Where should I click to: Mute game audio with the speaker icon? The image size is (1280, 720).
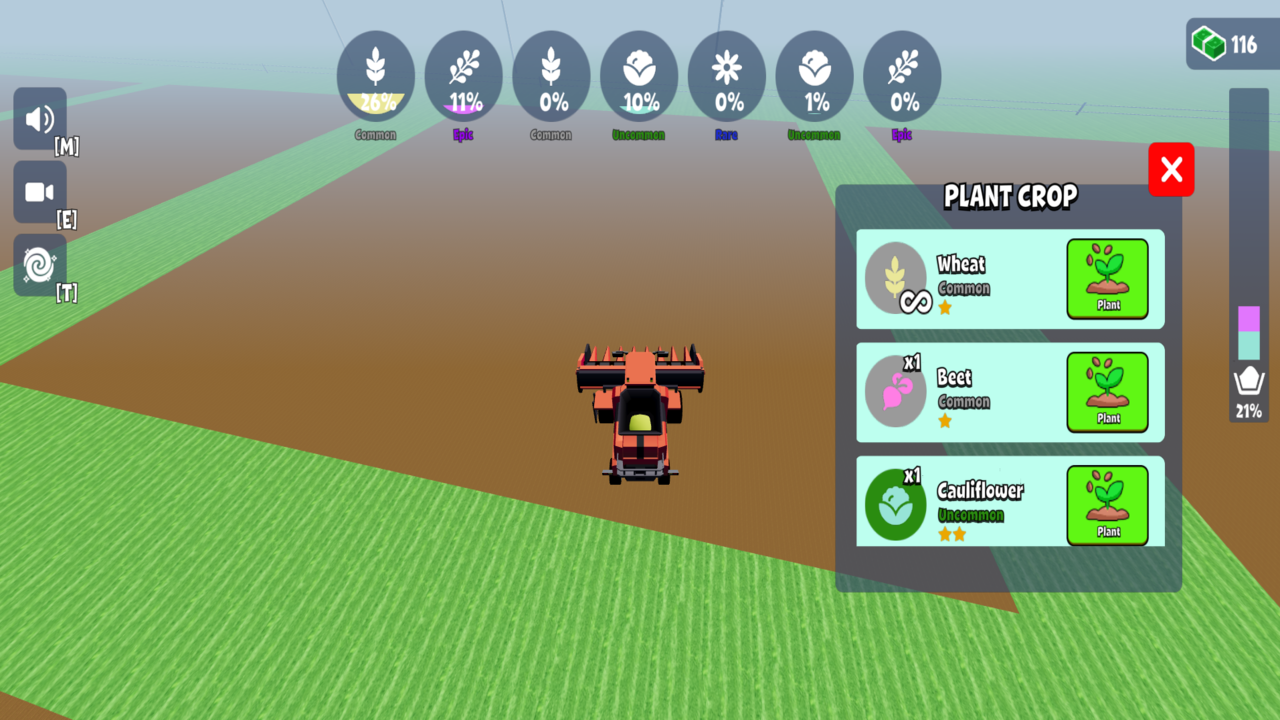point(39,119)
